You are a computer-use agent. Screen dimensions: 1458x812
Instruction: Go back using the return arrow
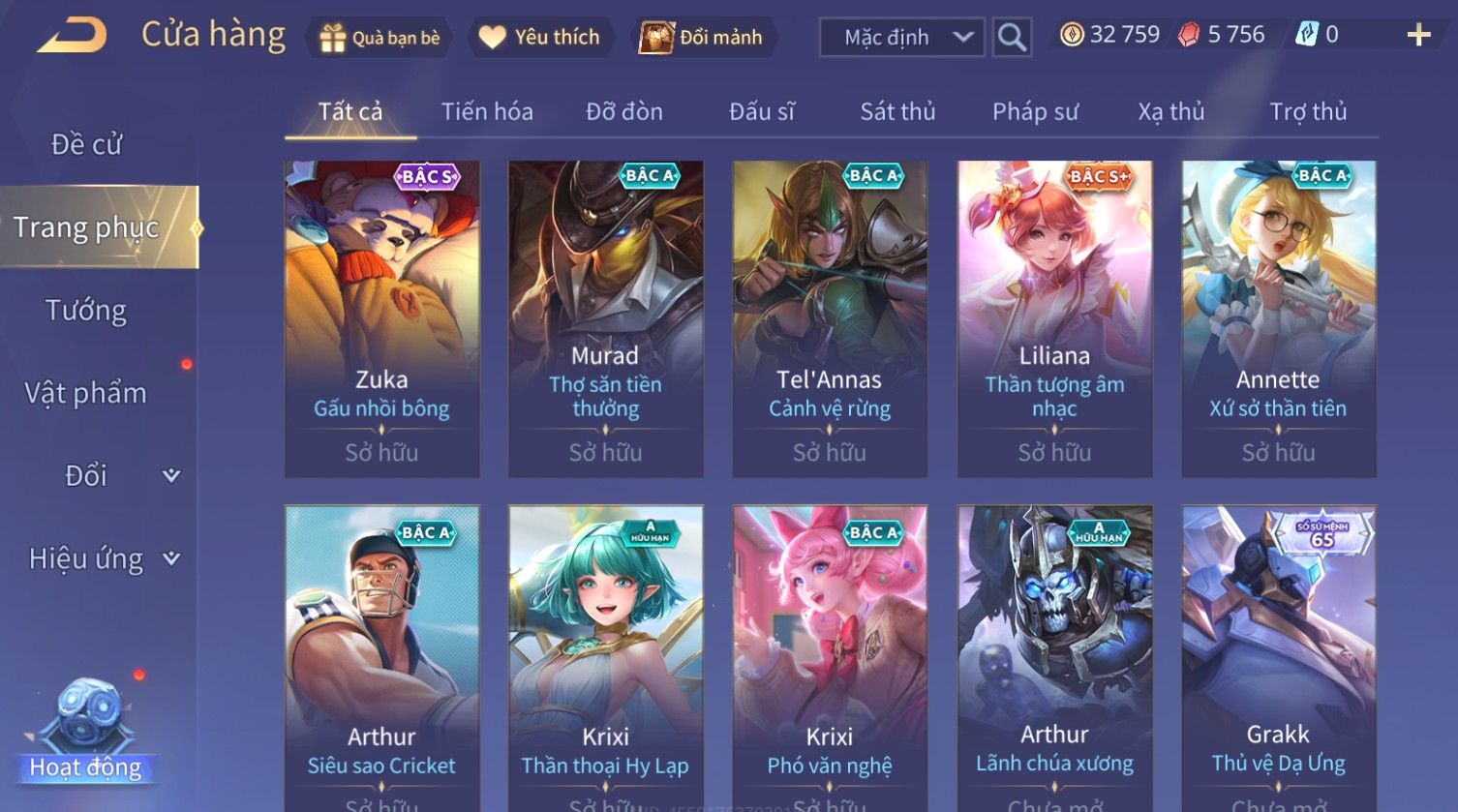pyautogui.click(x=72, y=37)
